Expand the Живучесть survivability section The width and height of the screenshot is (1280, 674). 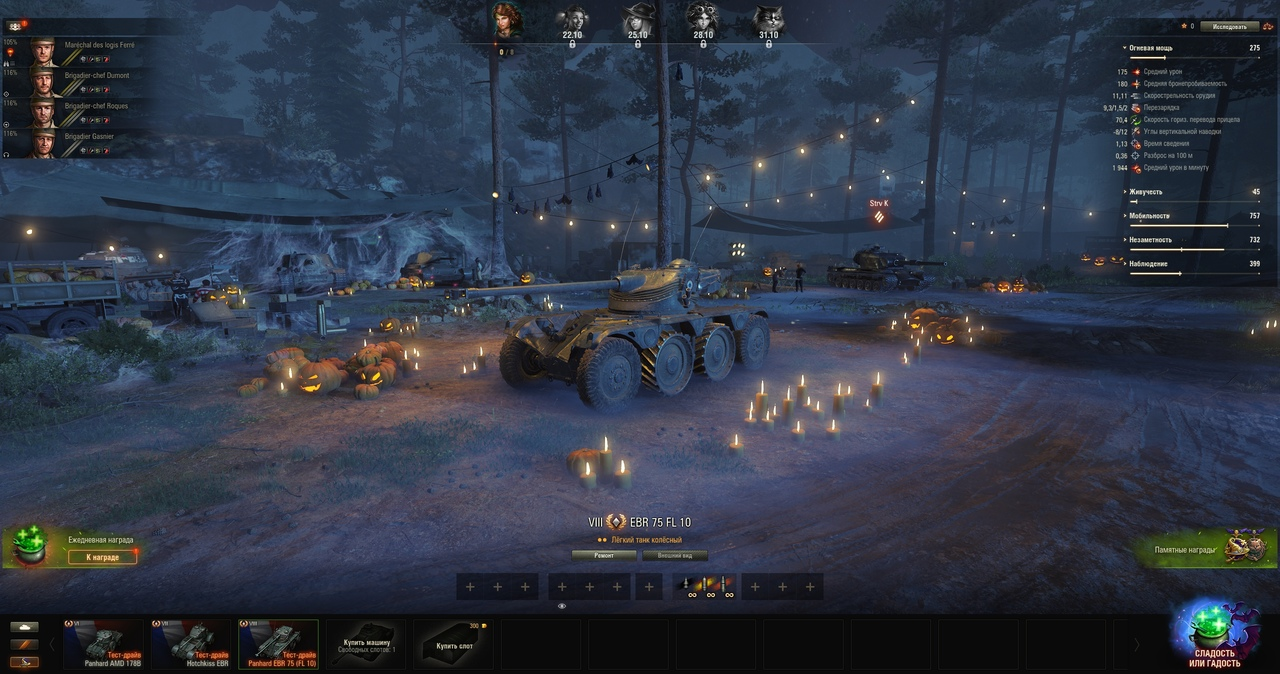(1150, 192)
